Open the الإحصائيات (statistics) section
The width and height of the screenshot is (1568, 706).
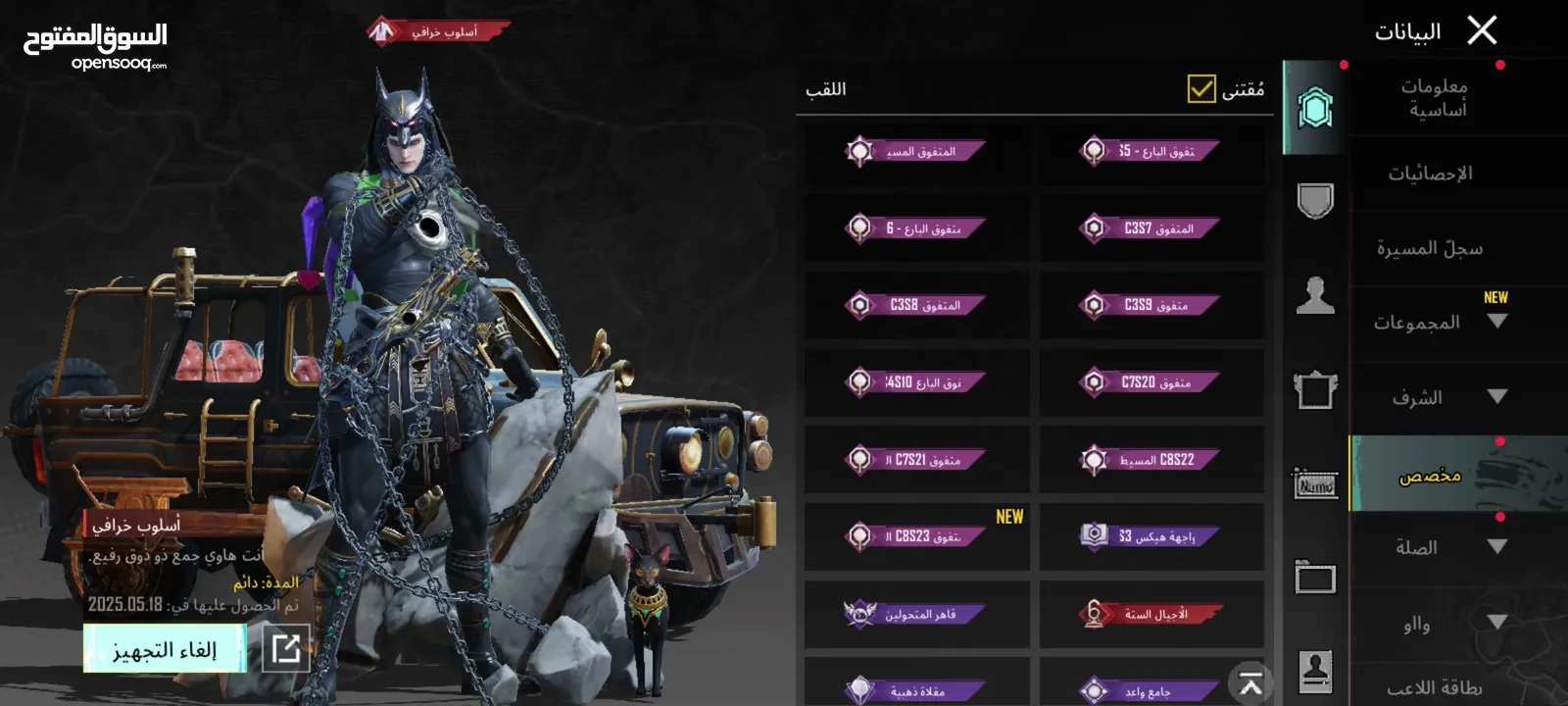(1430, 174)
